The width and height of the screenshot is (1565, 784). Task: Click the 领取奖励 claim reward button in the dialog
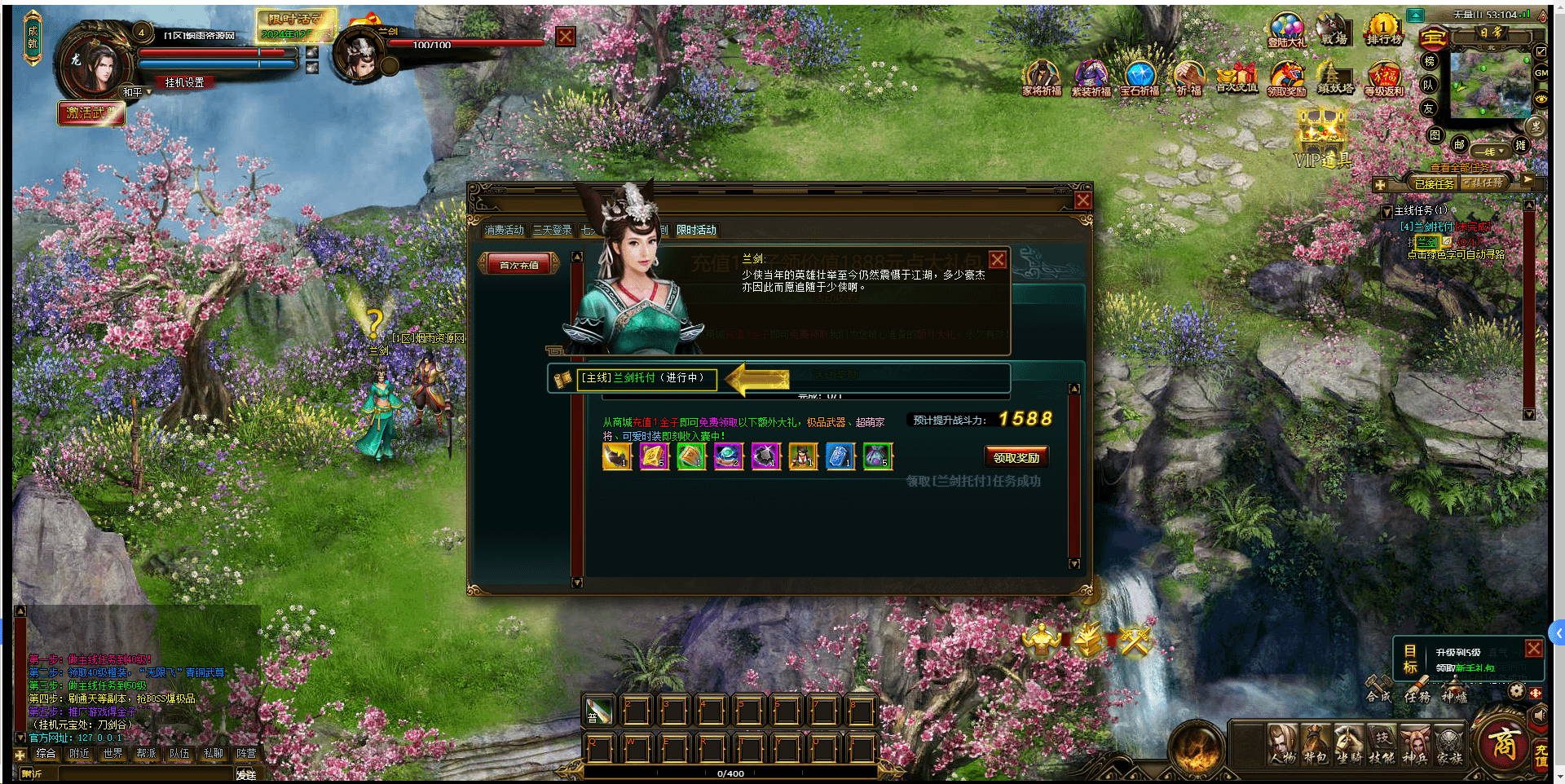point(1016,457)
